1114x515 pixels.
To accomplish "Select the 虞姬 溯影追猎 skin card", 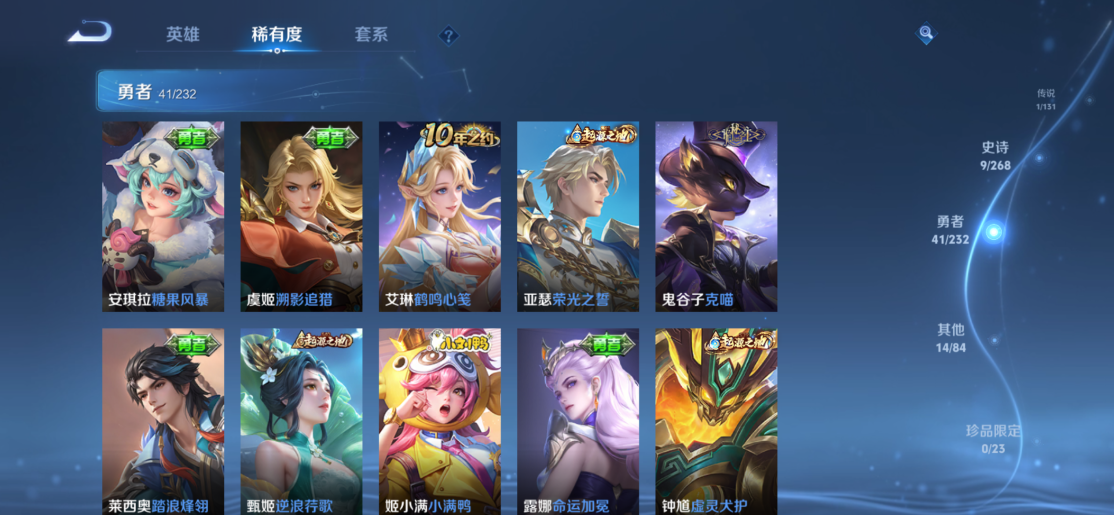I will click(301, 216).
